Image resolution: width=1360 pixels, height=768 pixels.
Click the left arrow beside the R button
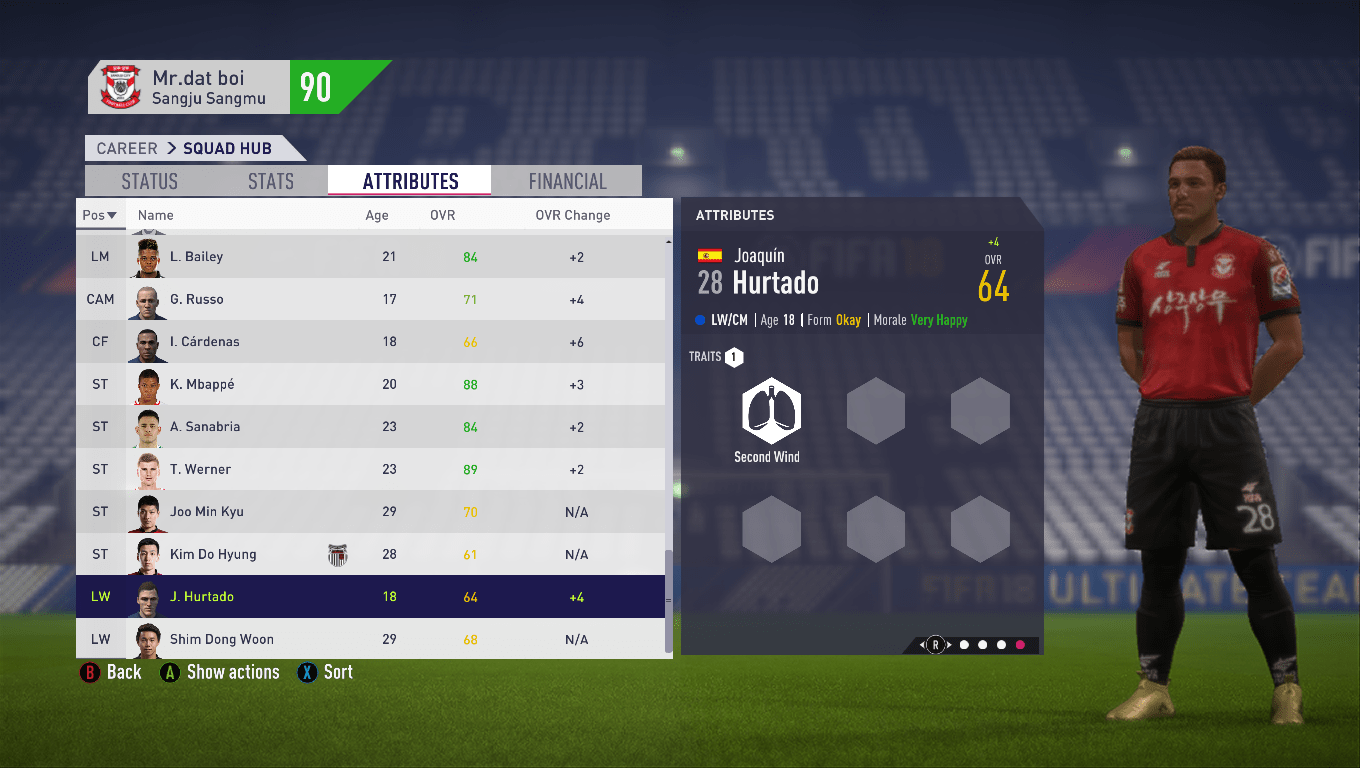click(922, 644)
